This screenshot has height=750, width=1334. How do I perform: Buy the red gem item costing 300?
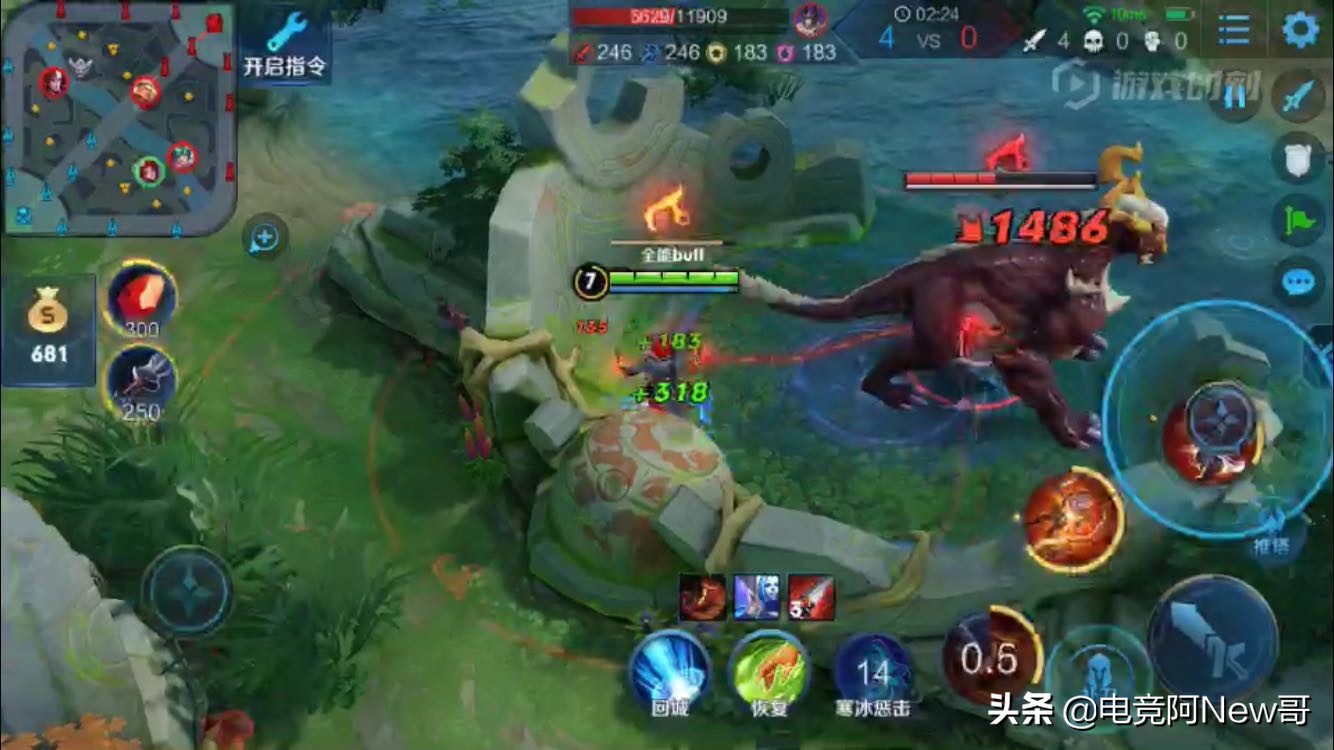(140, 297)
